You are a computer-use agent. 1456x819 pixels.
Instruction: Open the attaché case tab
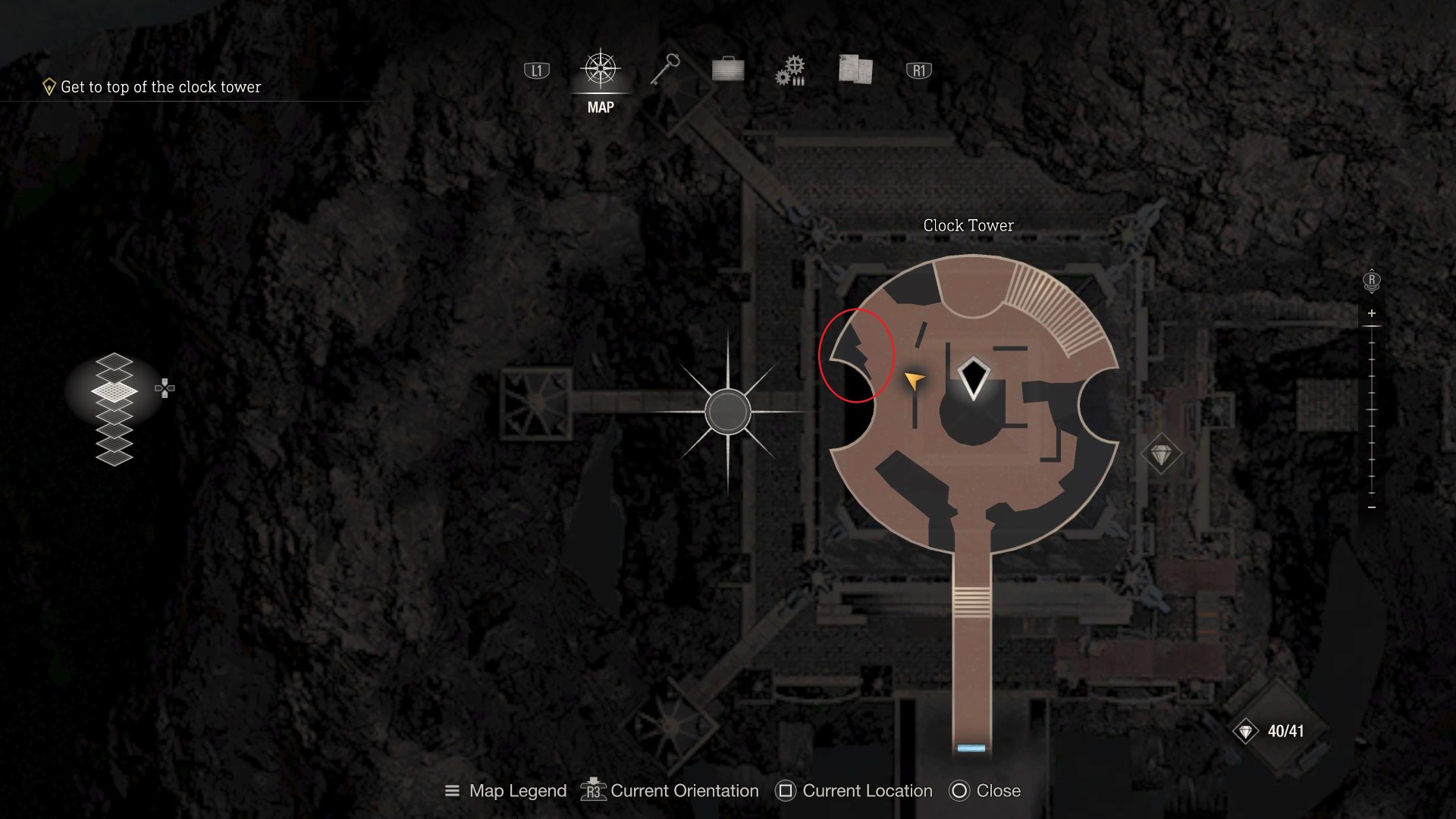tap(728, 70)
